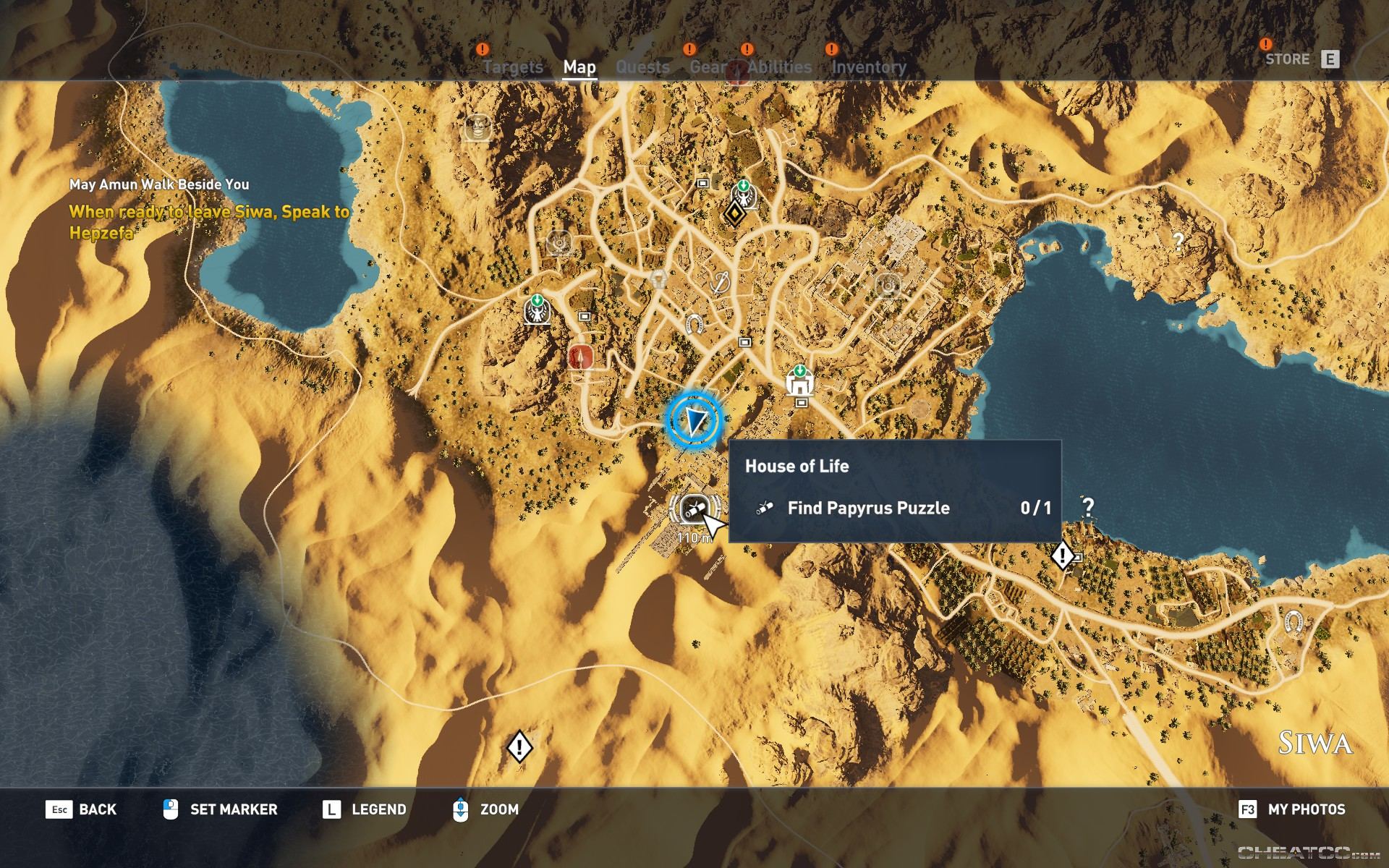Open the Quests tab

pos(642,67)
